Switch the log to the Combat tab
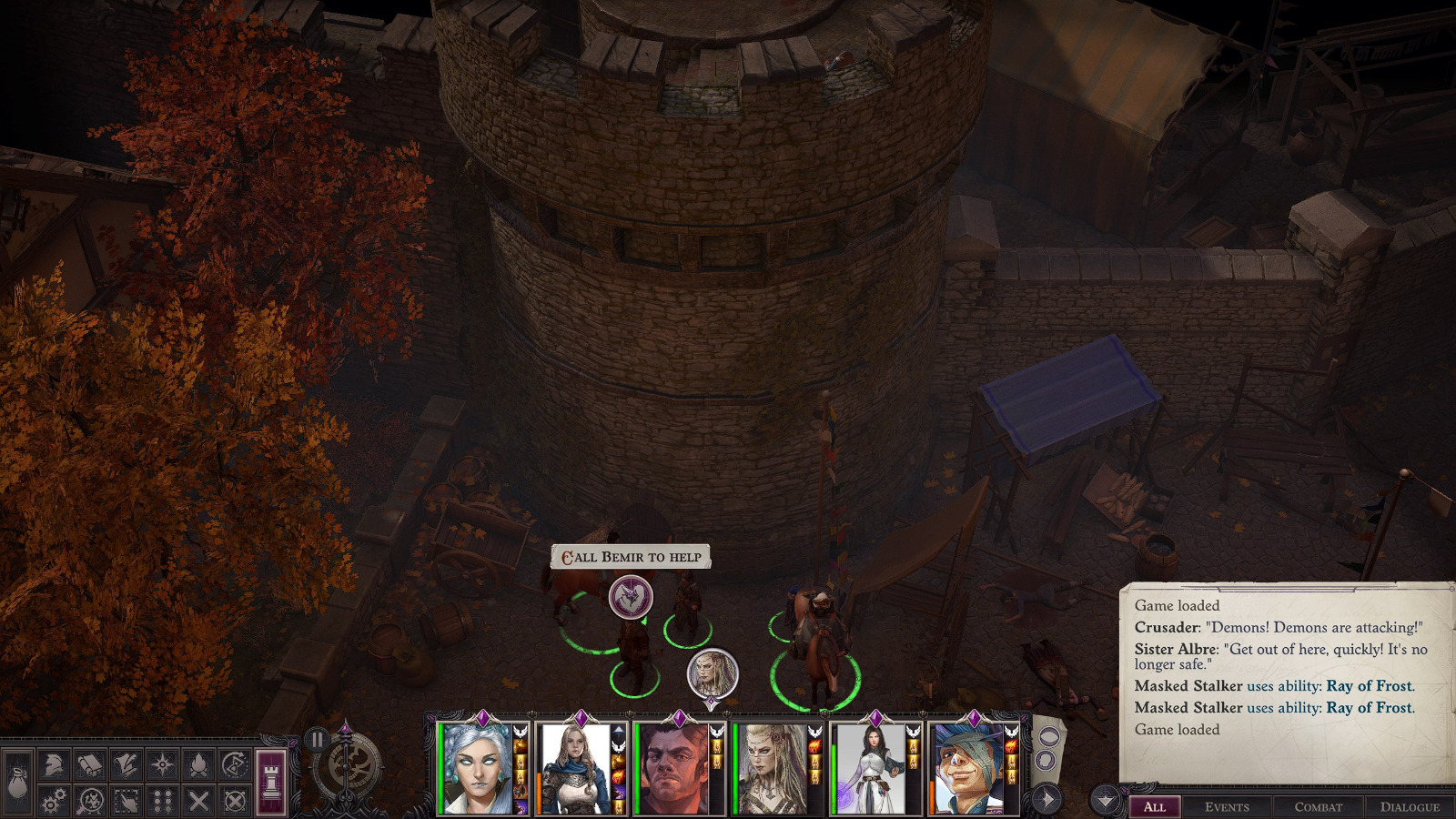1456x819 pixels. coord(1318,806)
